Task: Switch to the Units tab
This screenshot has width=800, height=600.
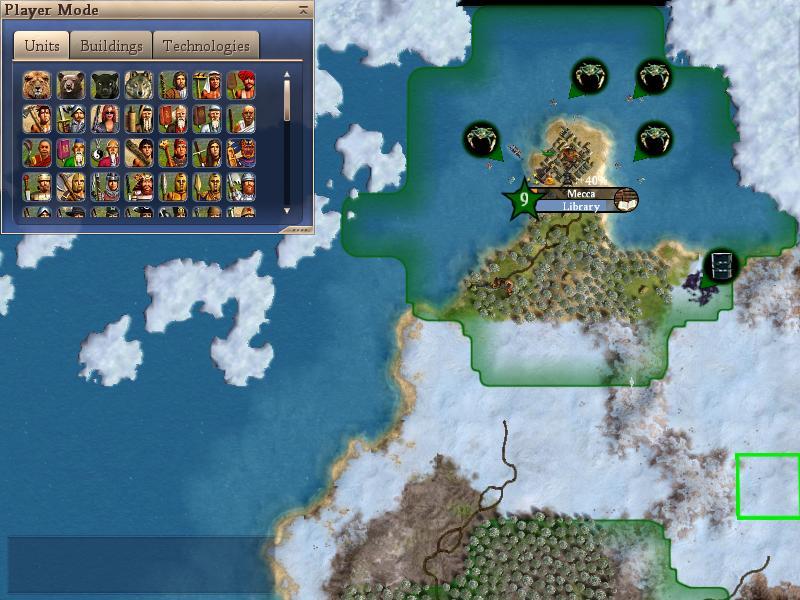Action: tap(42, 46)
